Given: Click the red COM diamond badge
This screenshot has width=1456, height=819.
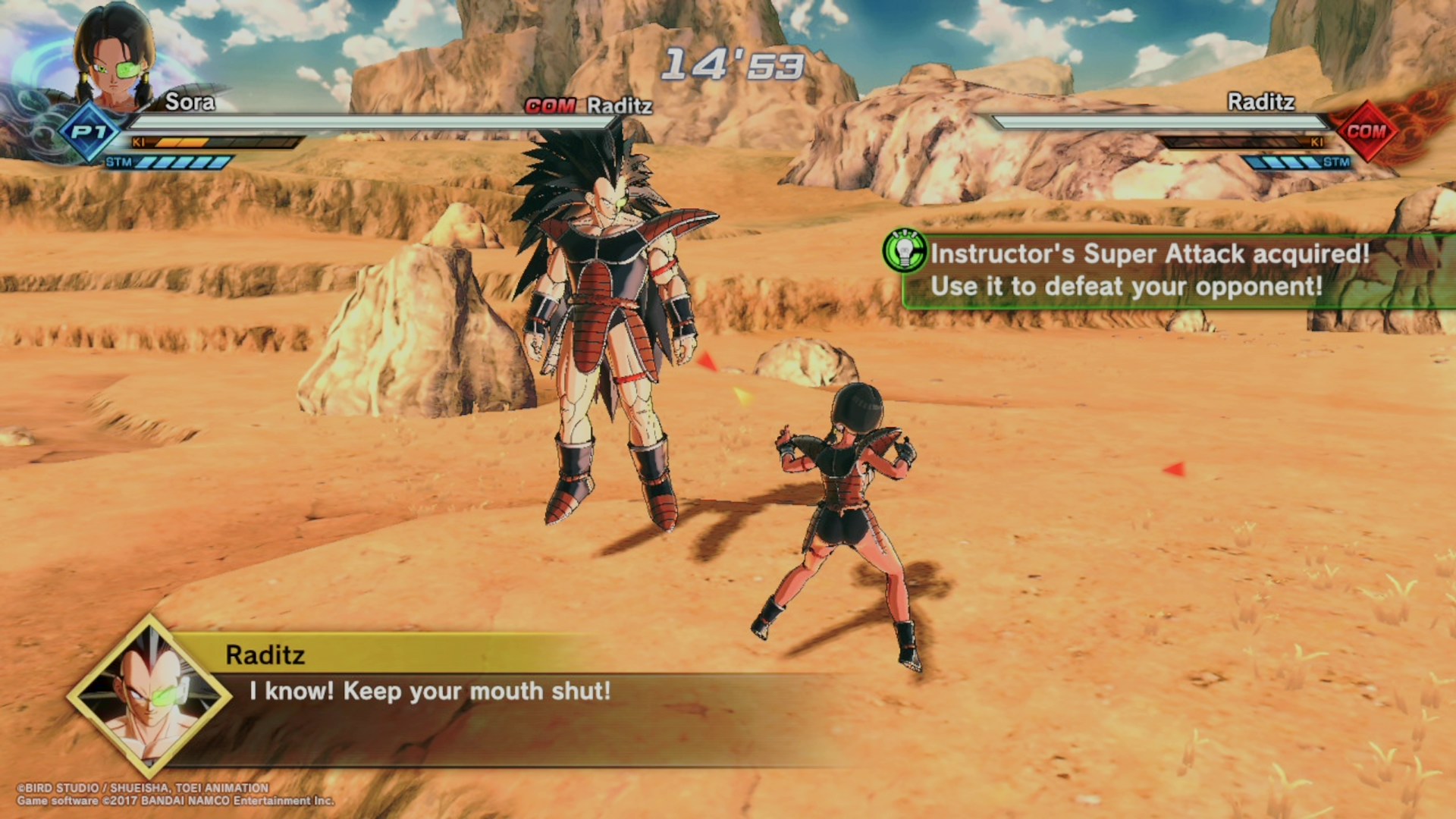Looking at the screenshot, I should click(1366, 131).
